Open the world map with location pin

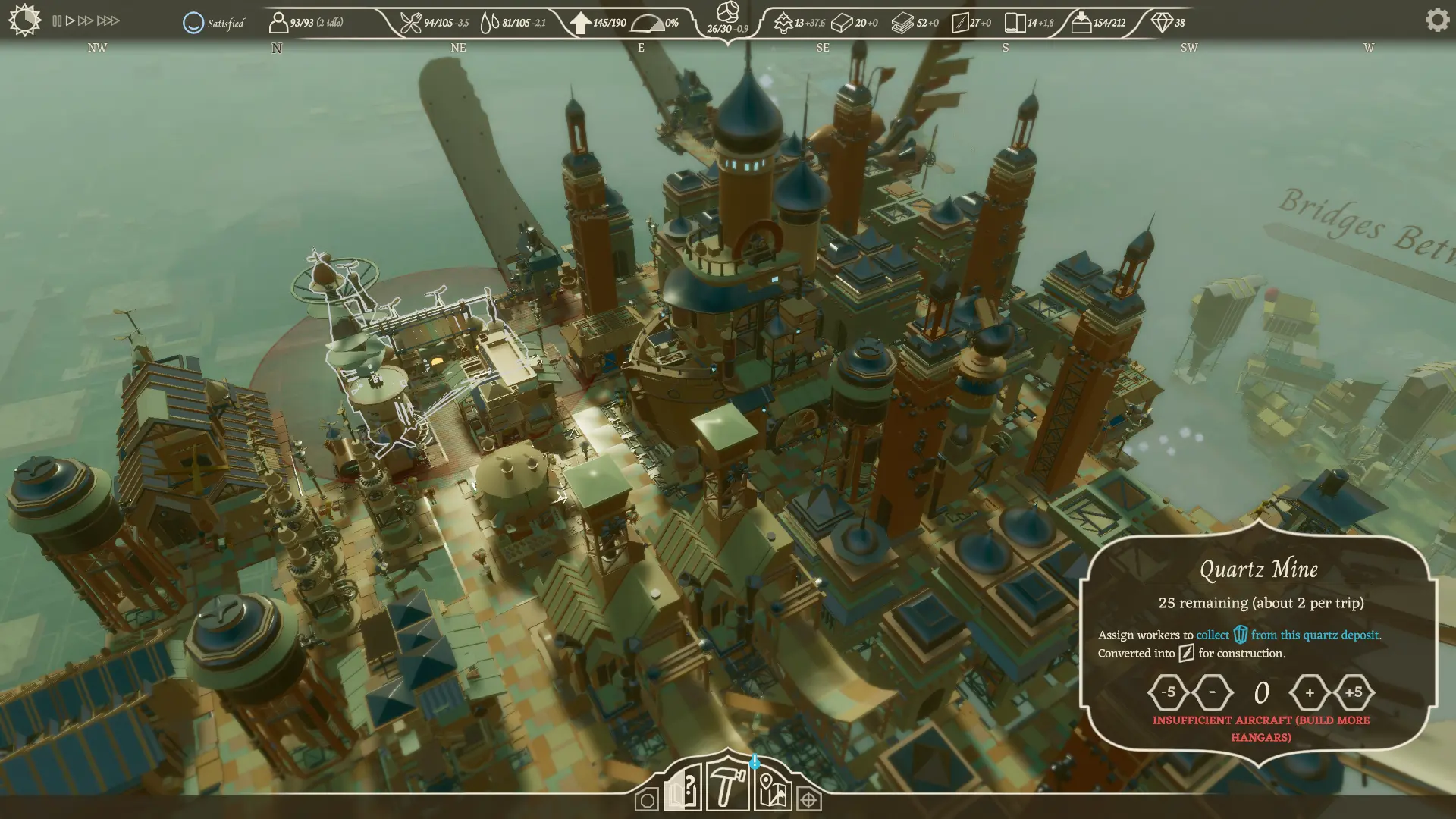click(772, 791)
